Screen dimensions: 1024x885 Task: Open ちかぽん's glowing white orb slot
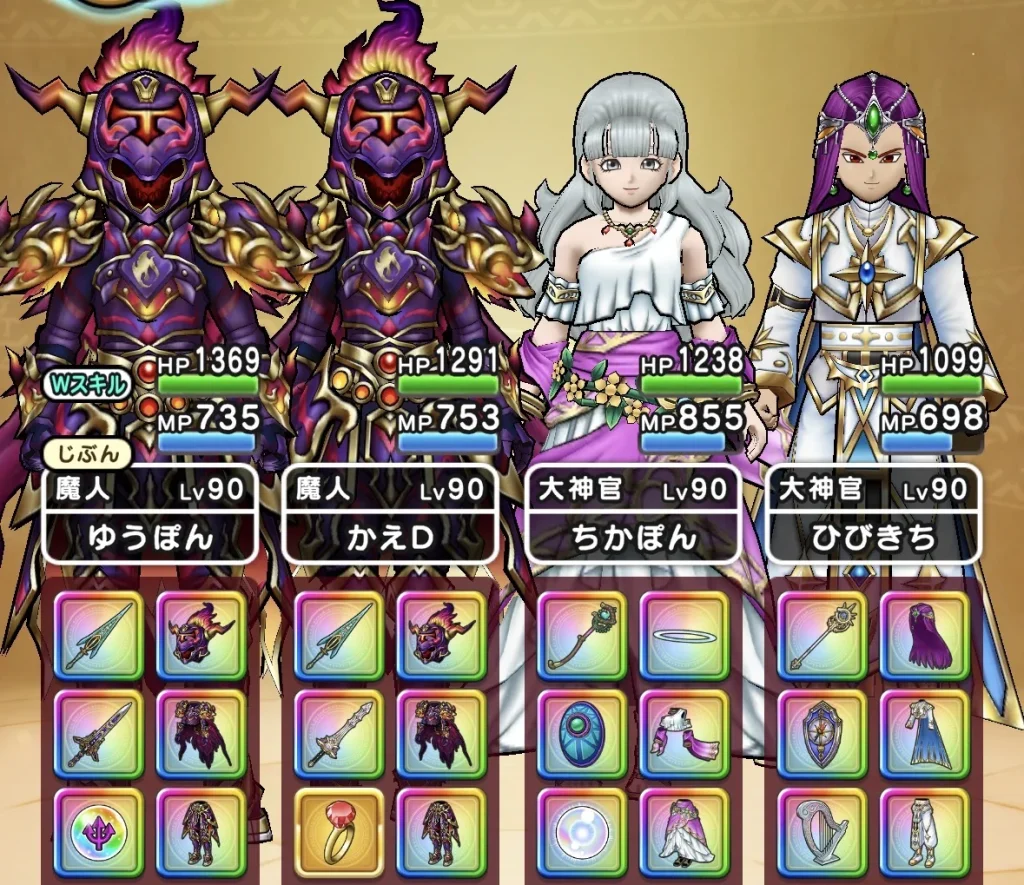click(581, 832)
